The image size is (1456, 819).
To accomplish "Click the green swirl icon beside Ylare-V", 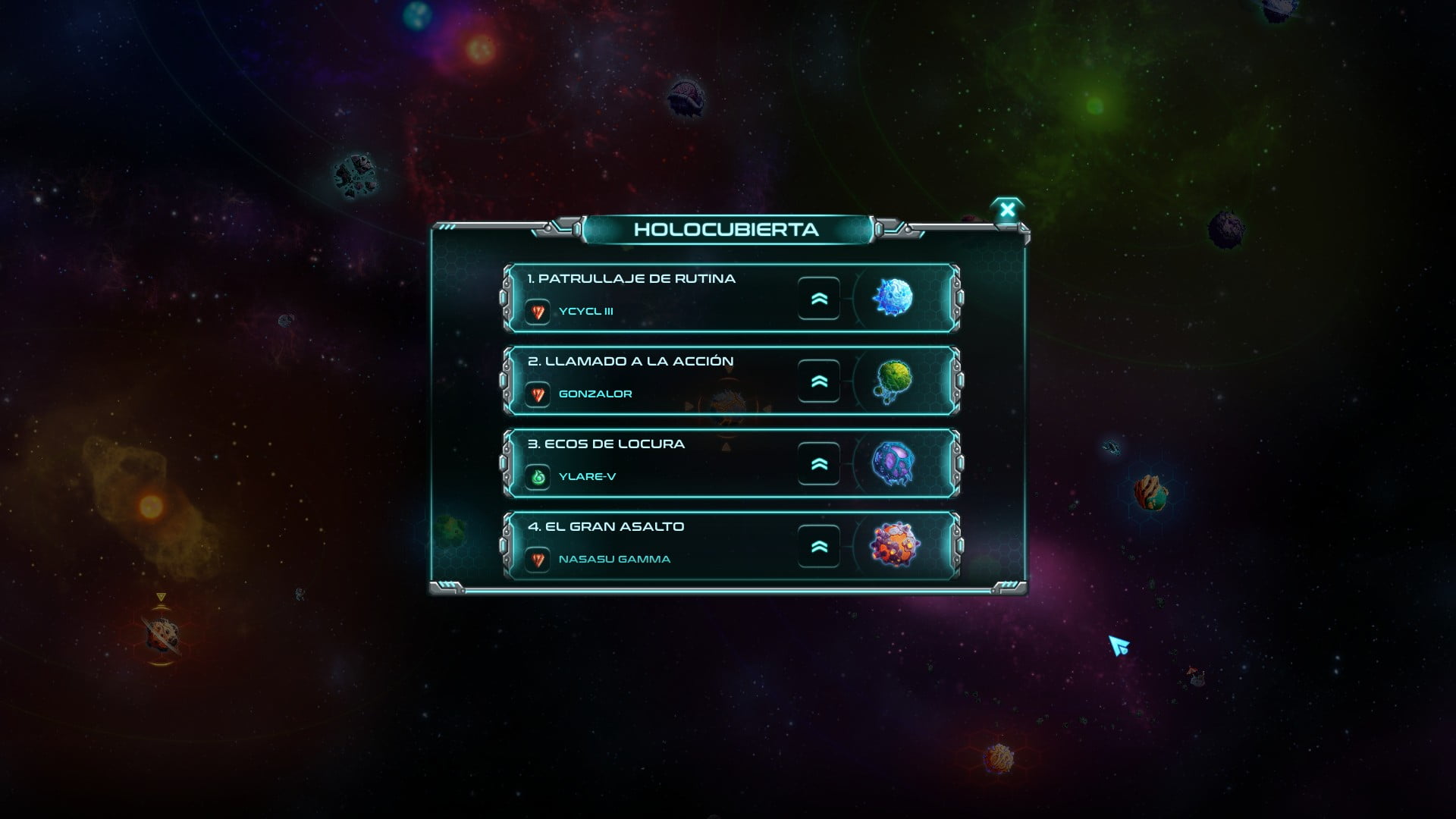I will click(x=538, y=477).
